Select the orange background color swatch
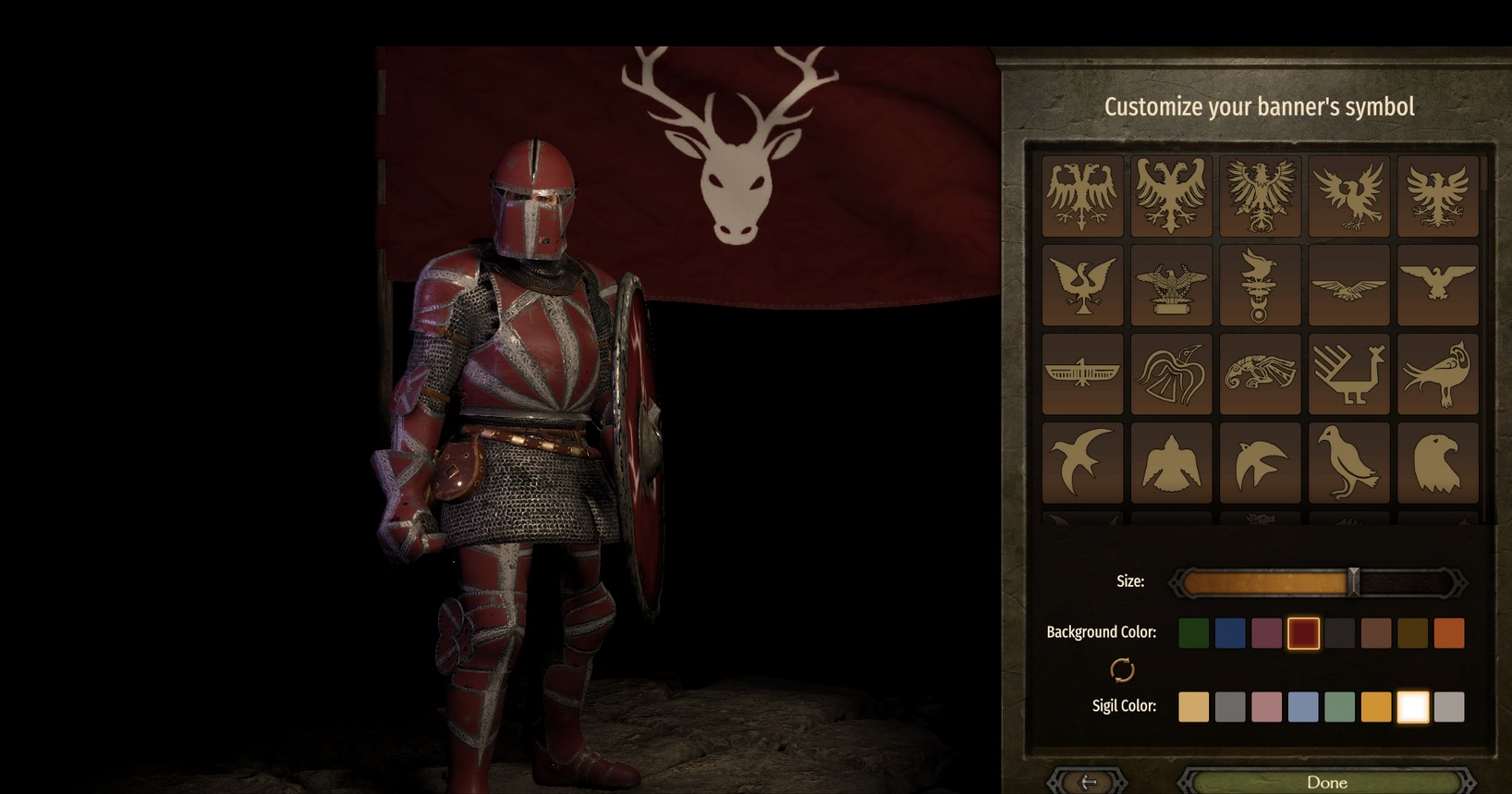The image size is (1512, 794). [1449, 633]
